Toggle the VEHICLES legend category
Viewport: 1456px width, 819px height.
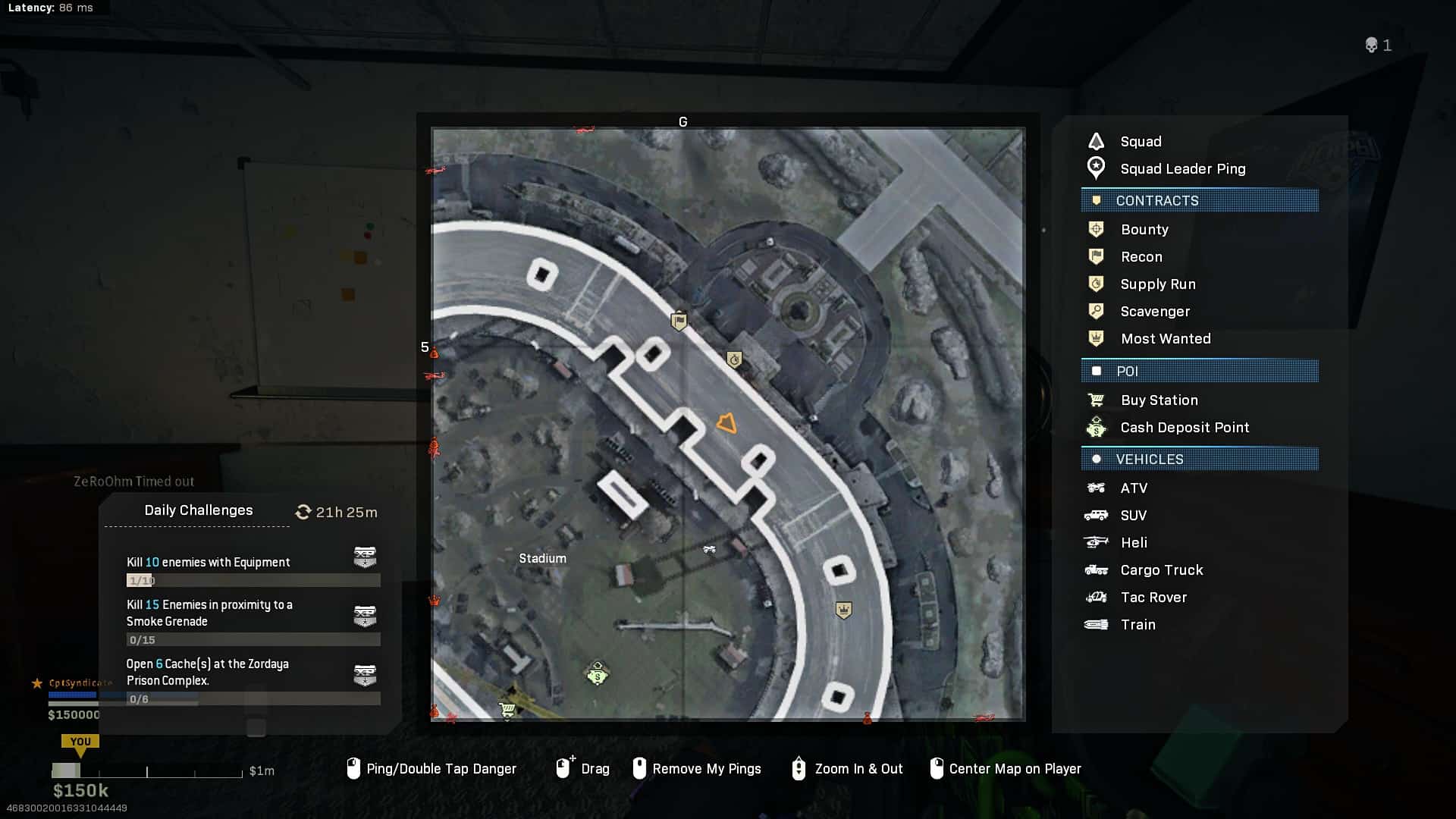coord(1199,460)
